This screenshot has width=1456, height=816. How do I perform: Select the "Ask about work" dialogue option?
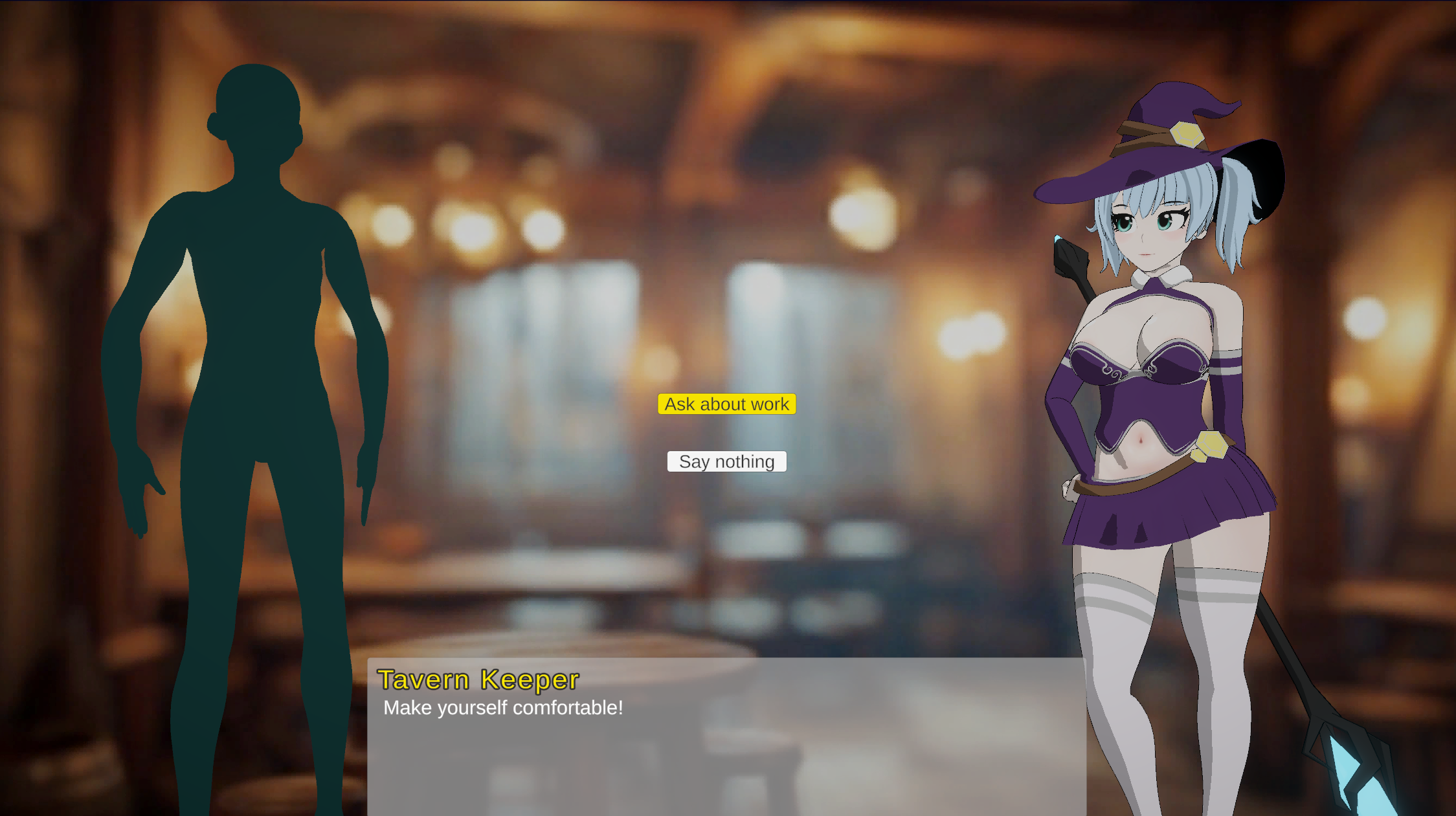[726, 404]
